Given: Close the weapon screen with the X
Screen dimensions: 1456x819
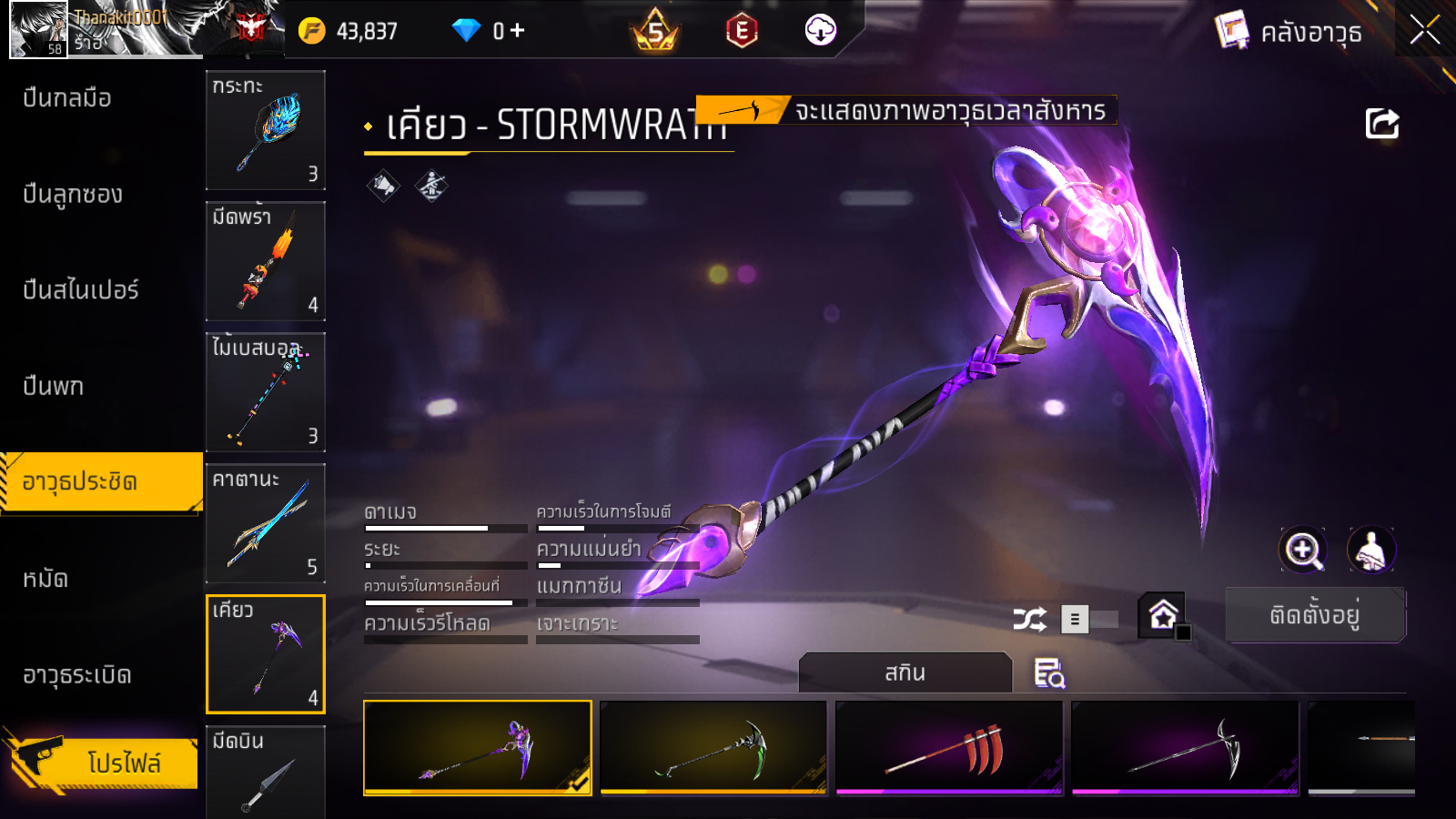Looking at the screenshot, I should (x=1424, y=31).
